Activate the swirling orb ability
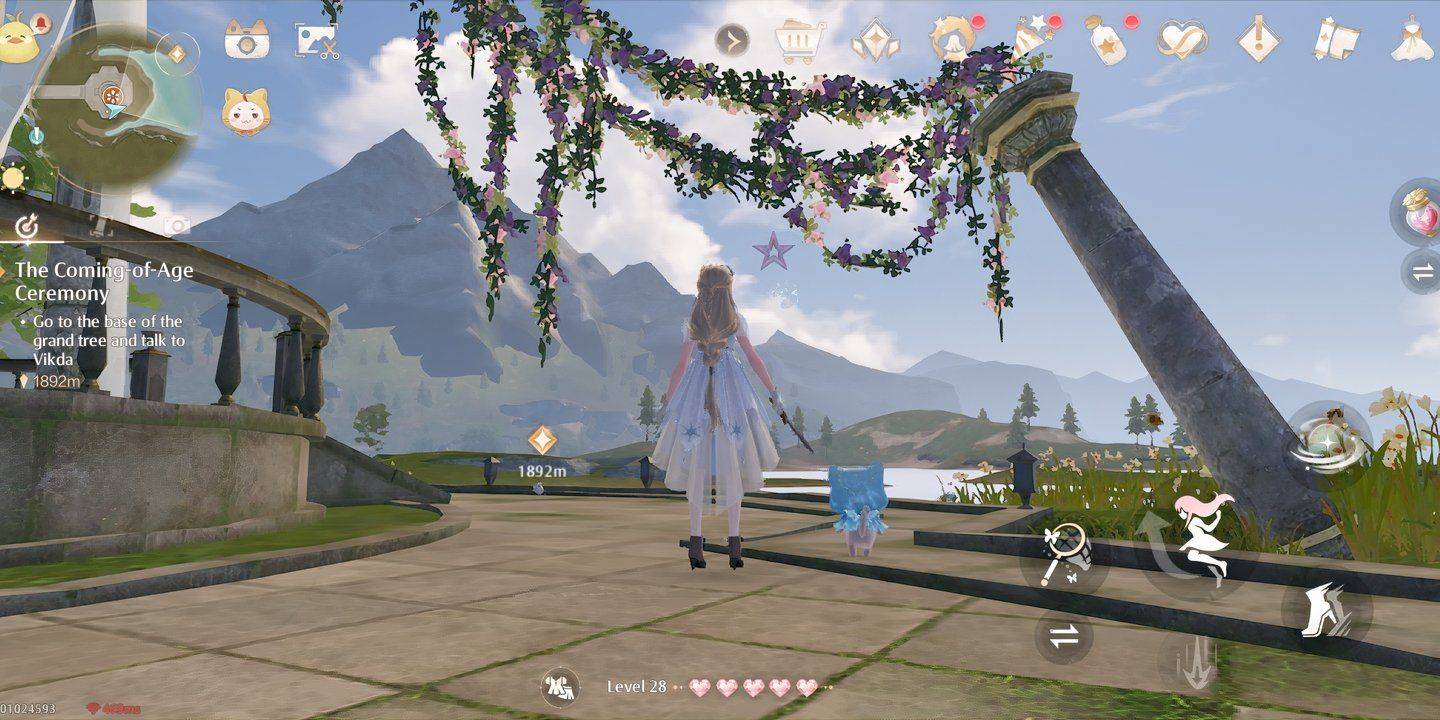This screenshot has width=1440, height=720. pyautogui.click(x=1328, y=441)
